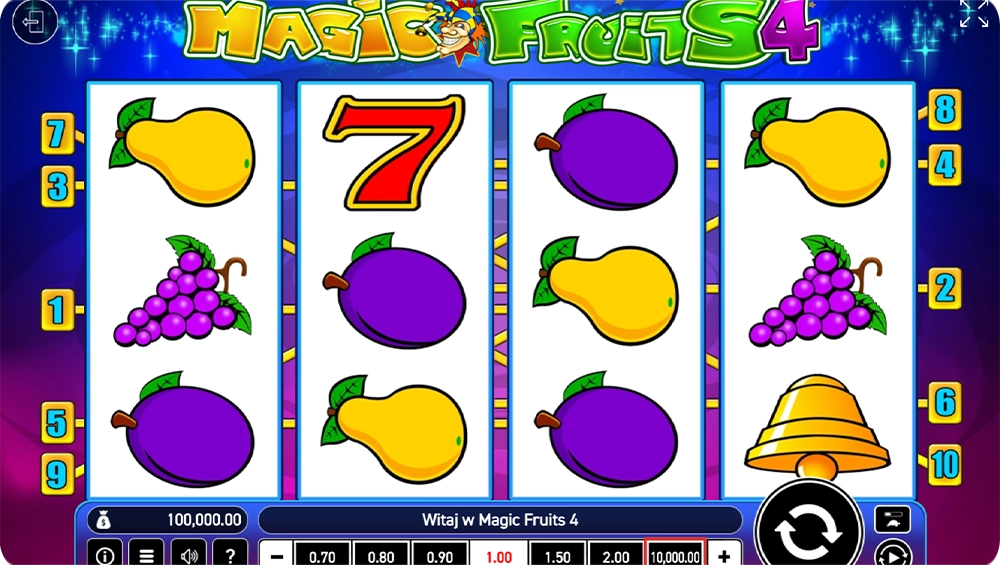
Task: Select payline marker number 10
Action: pyautogui.click(x=944, y=464)
